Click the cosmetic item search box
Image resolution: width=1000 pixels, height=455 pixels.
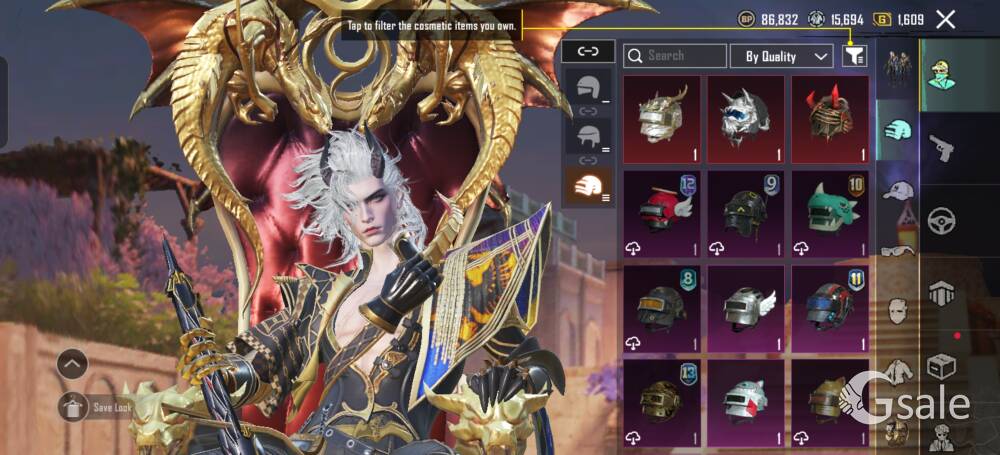pyautogui.click(x=675, y=56)
